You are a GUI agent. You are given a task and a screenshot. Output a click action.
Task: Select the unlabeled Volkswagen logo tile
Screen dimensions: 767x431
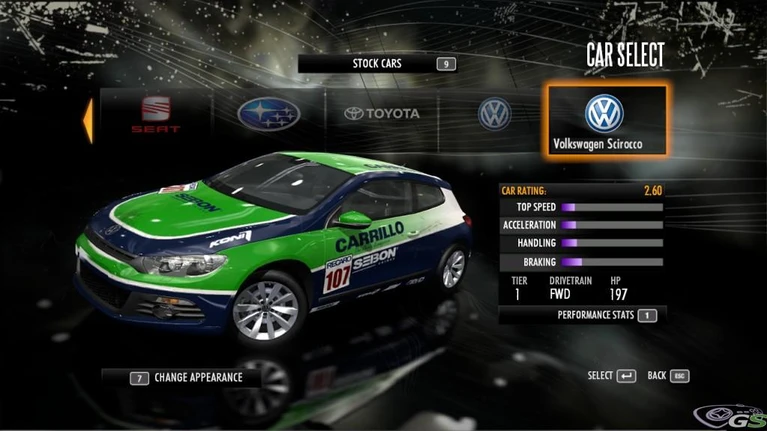(494, 115)
